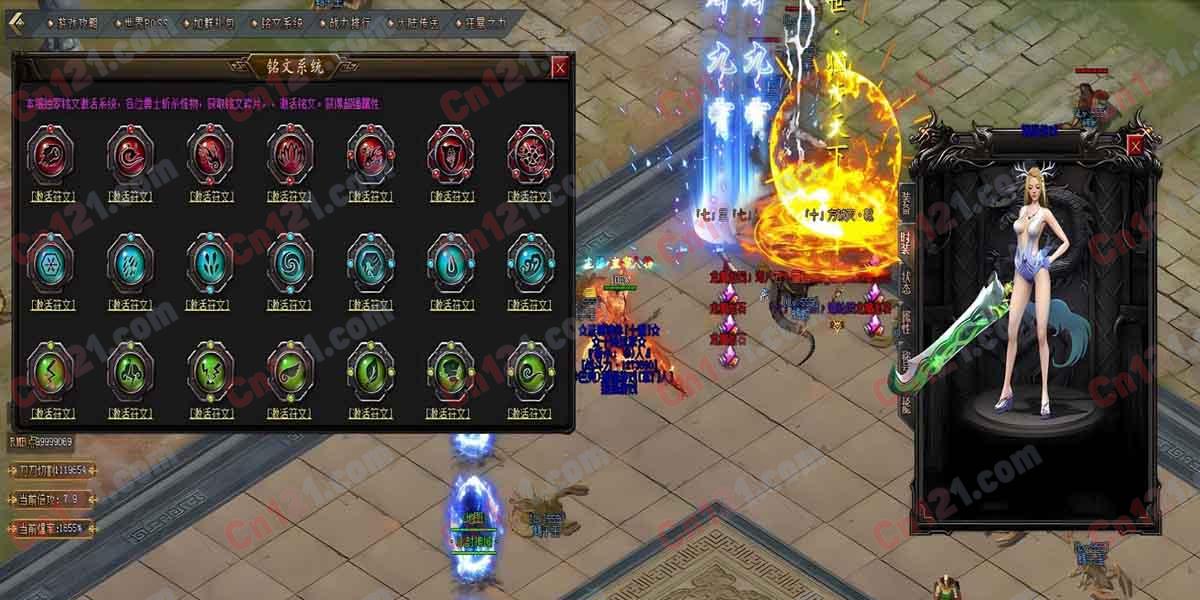
Task: Click 激活符文 under the green feather rune
Action: (290, 413)
